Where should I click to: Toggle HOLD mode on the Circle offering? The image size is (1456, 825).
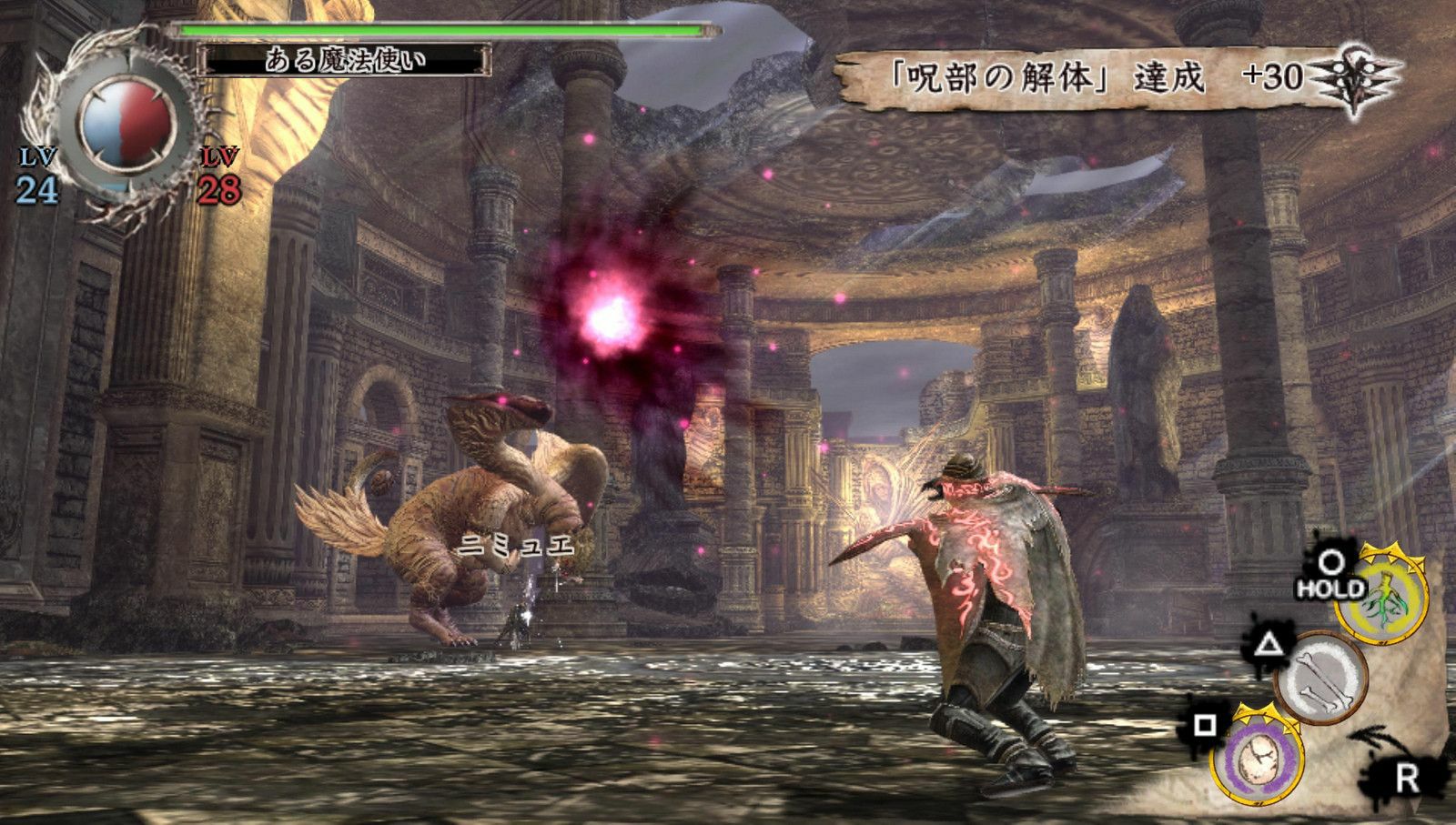(1332, 589)
